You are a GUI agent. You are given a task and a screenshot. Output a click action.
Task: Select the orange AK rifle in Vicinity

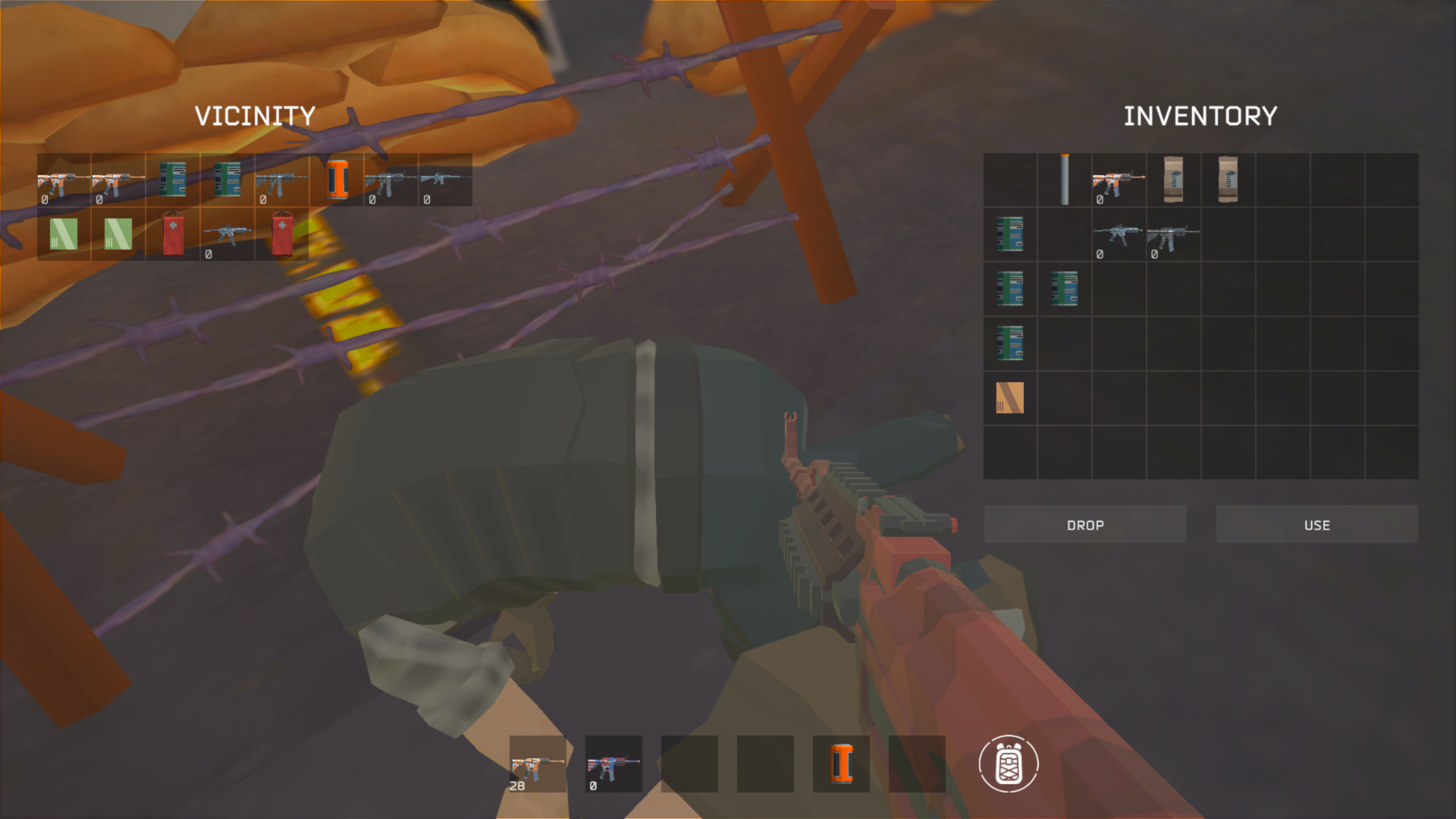62,180
